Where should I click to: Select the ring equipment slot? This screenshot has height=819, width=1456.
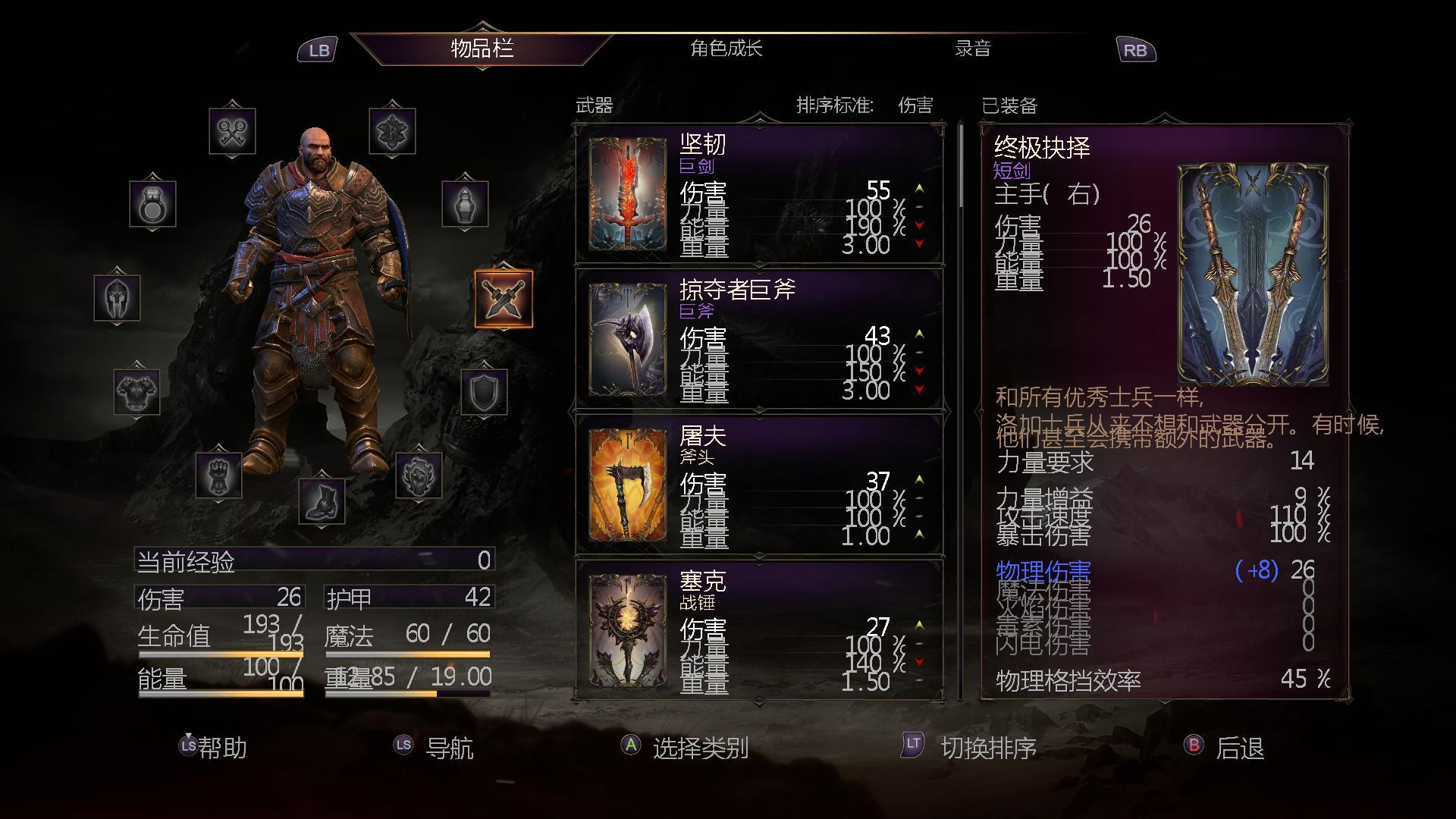[152, 203]
